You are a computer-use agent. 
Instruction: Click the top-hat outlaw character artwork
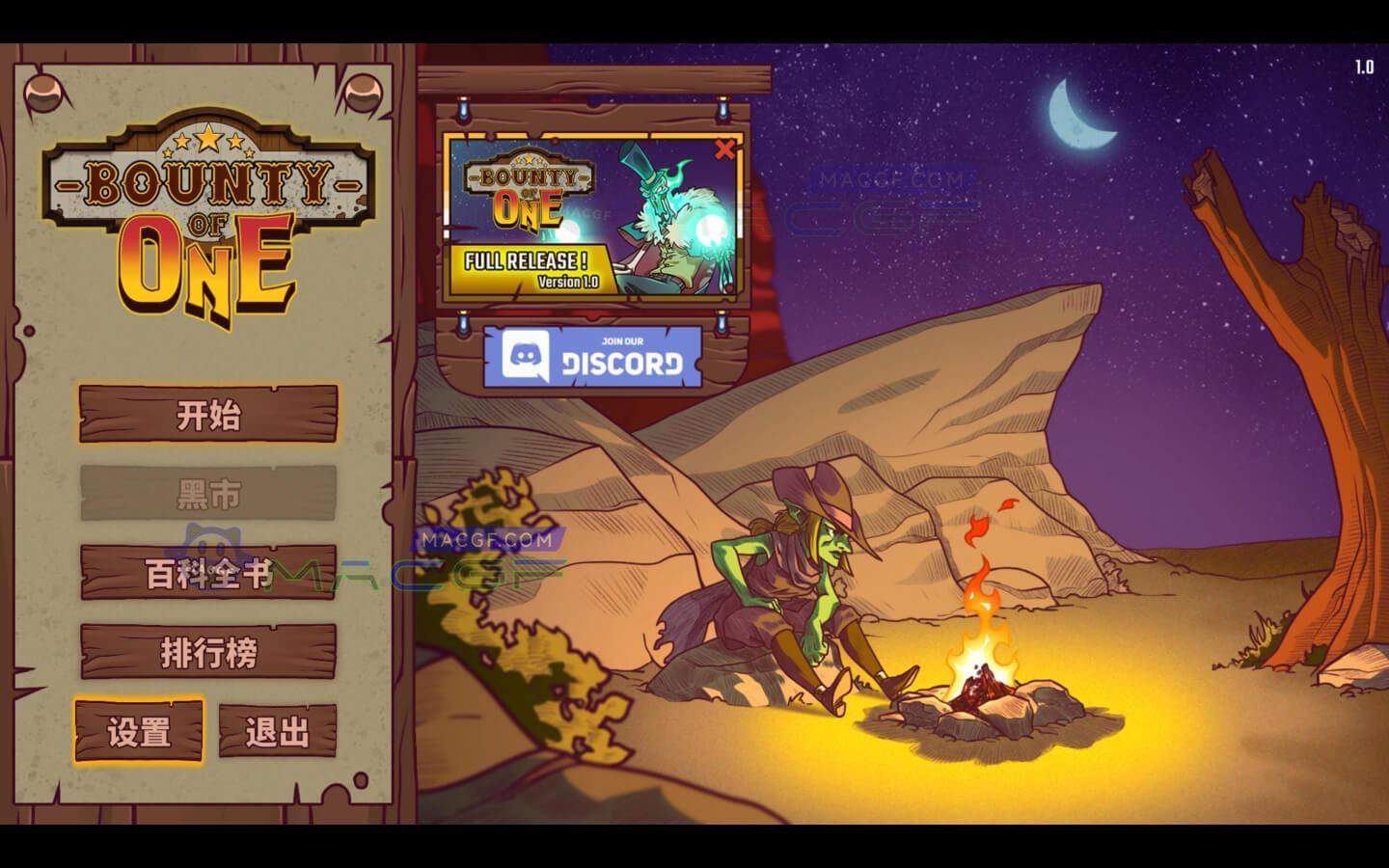(x=661, y=212)
